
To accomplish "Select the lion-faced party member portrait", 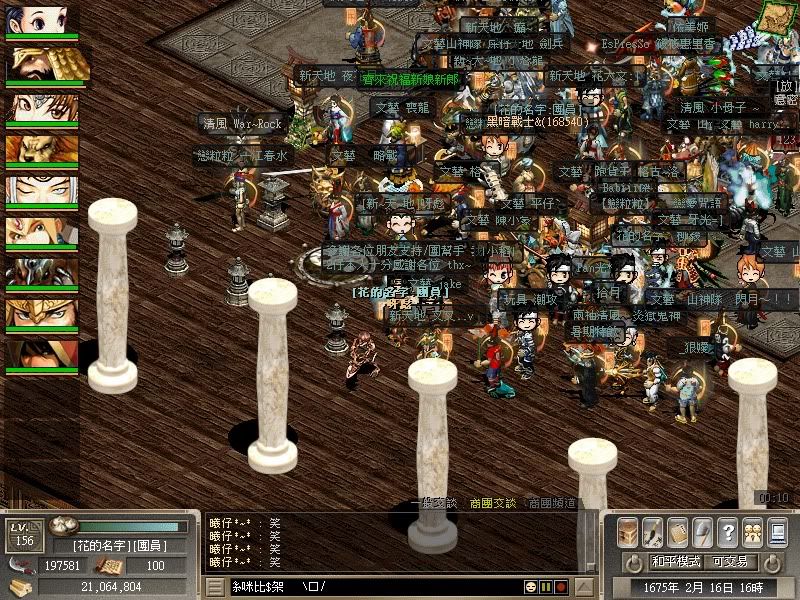I will pyautogui.click(x=42, y=151).
